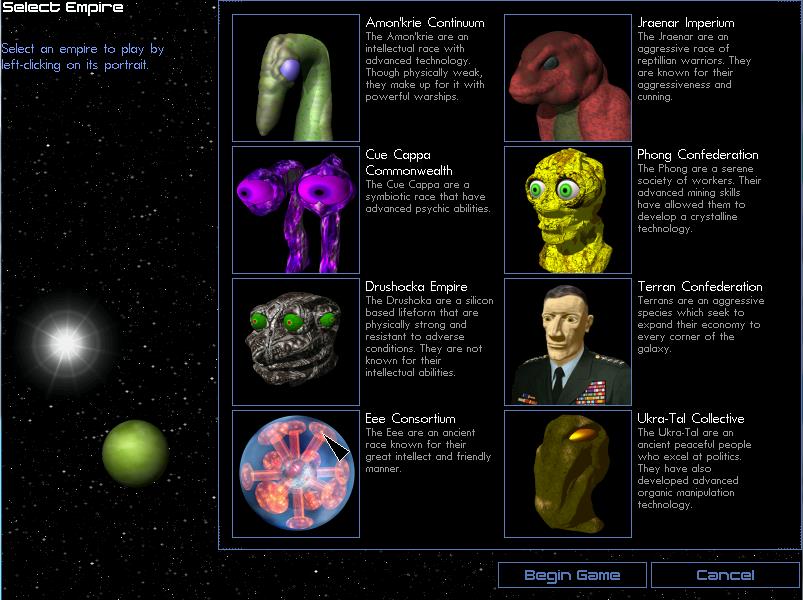Choose the Ukra-Tal Collective portrait
Image resolution: width=803 pixels, height=600 pixels.
[x=568, y=473]
